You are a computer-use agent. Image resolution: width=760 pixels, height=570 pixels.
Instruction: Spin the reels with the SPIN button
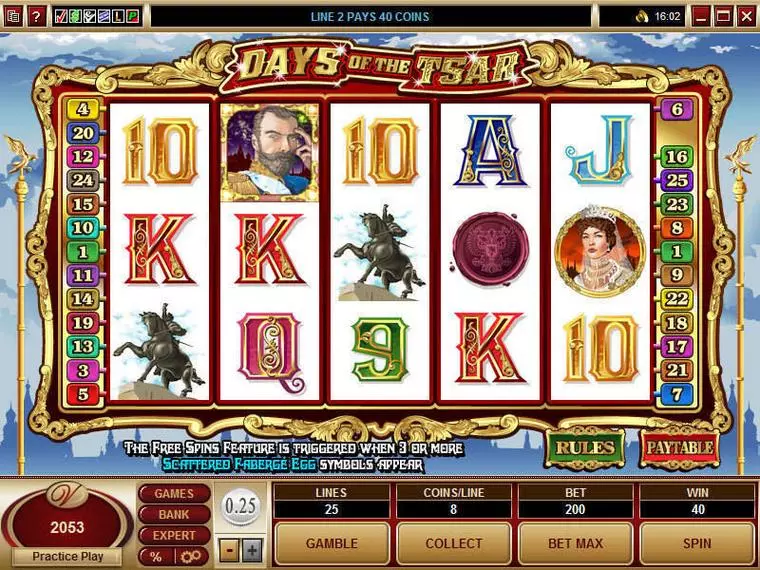[x=697, y=543]
